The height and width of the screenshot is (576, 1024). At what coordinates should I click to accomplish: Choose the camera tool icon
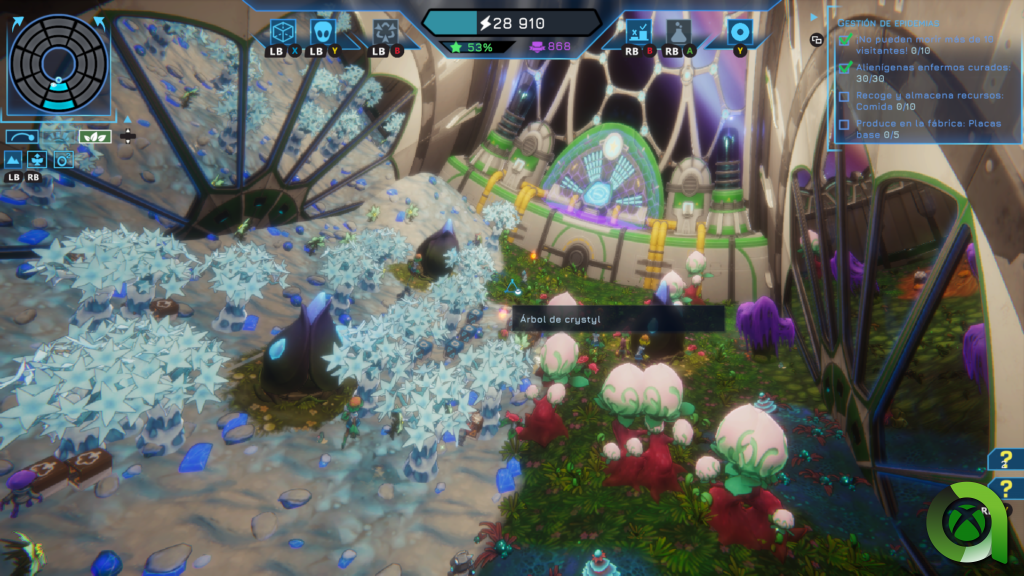tap(63, 159)
